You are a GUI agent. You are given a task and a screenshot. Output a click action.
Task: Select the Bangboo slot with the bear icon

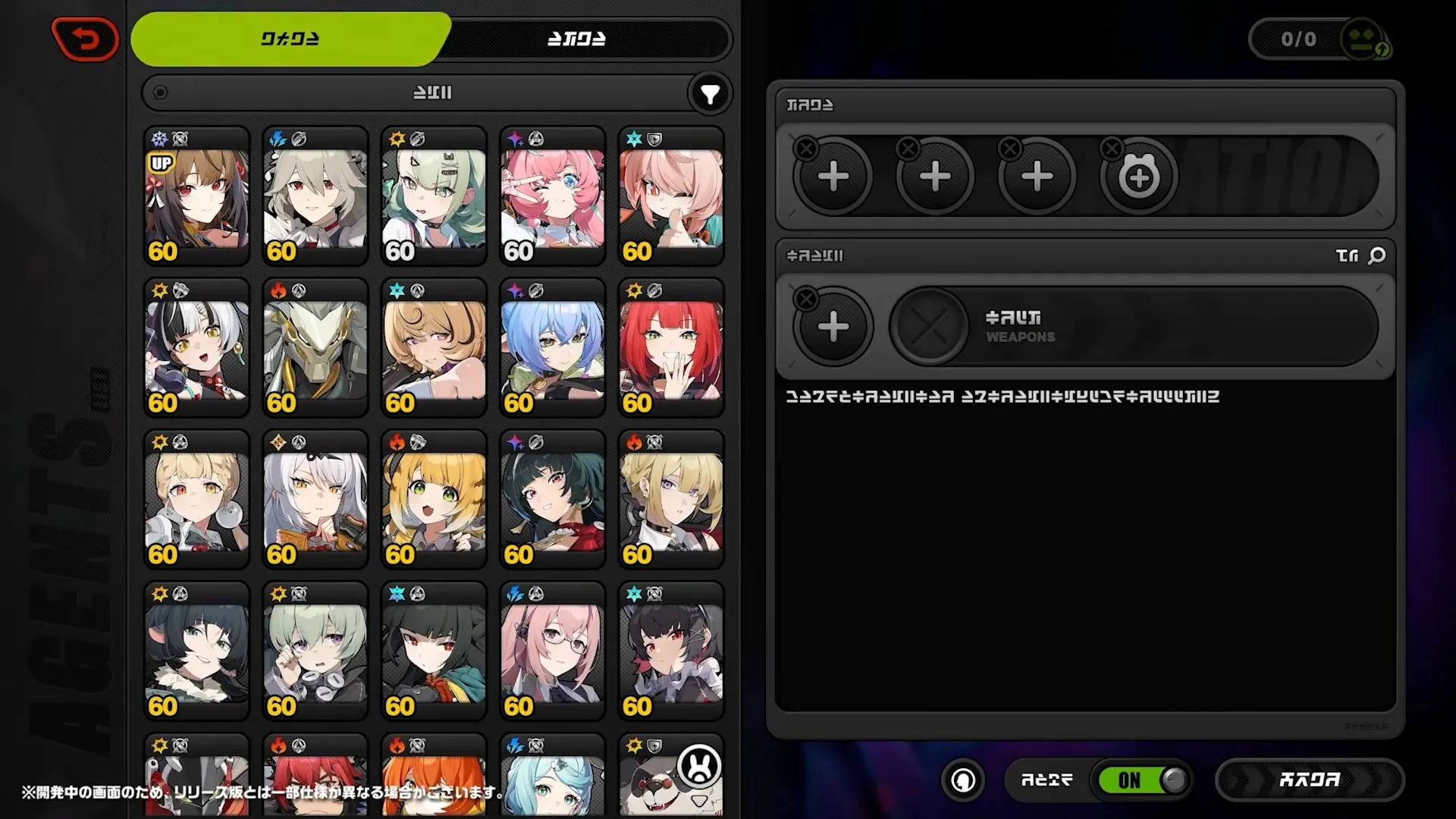pos(1138,176)
